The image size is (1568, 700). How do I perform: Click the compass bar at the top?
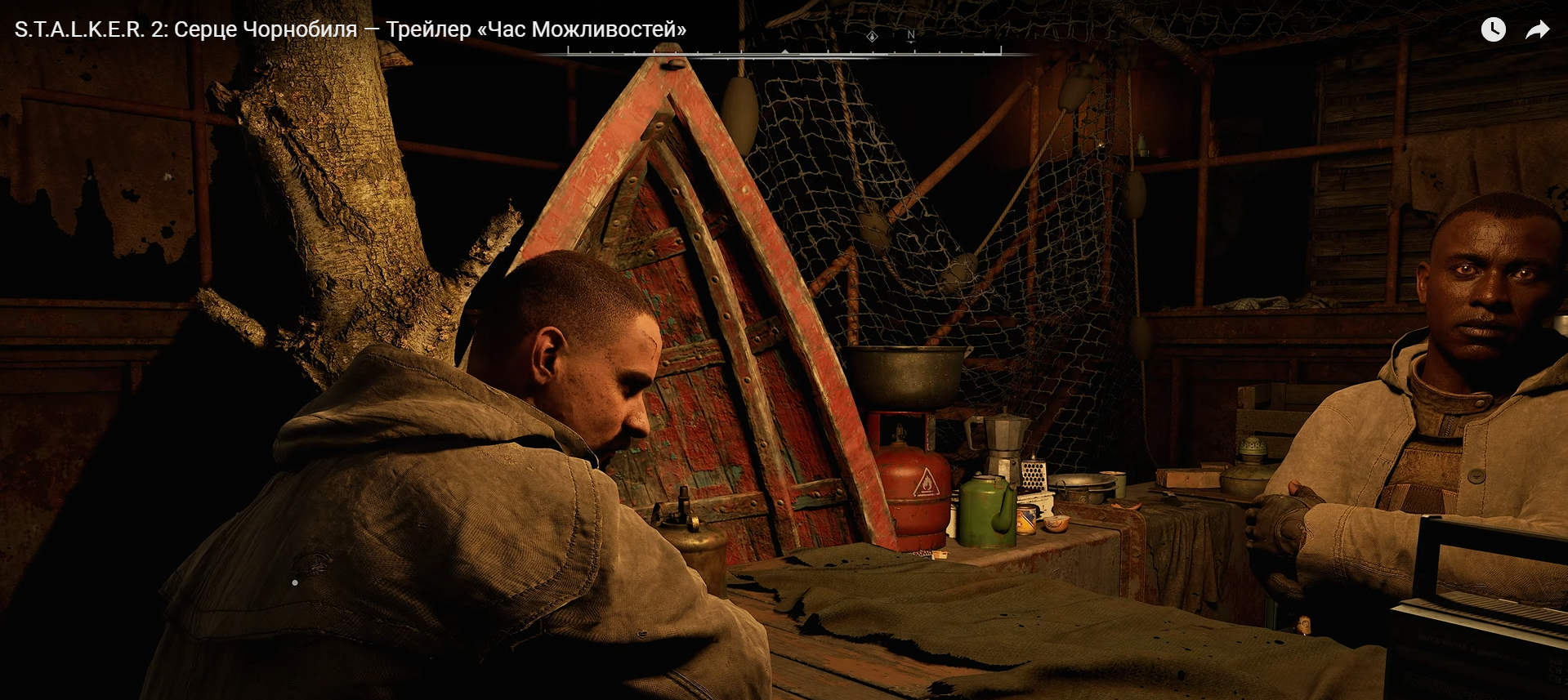(x=784, y=51)
